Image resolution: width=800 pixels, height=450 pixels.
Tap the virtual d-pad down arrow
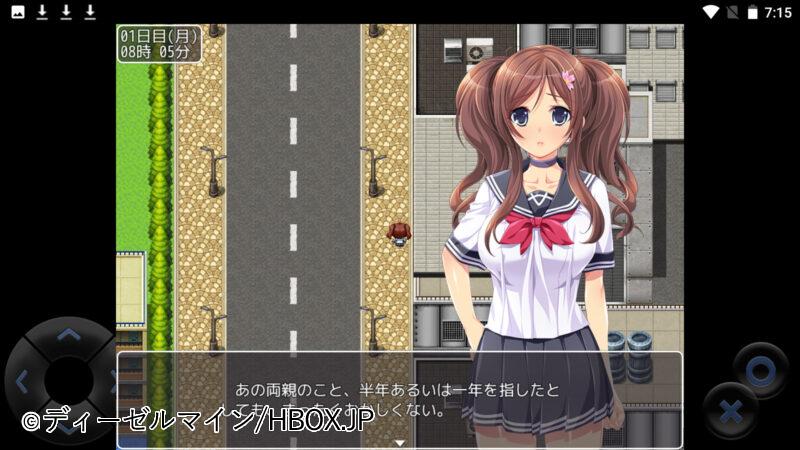[x=68, y=428]
